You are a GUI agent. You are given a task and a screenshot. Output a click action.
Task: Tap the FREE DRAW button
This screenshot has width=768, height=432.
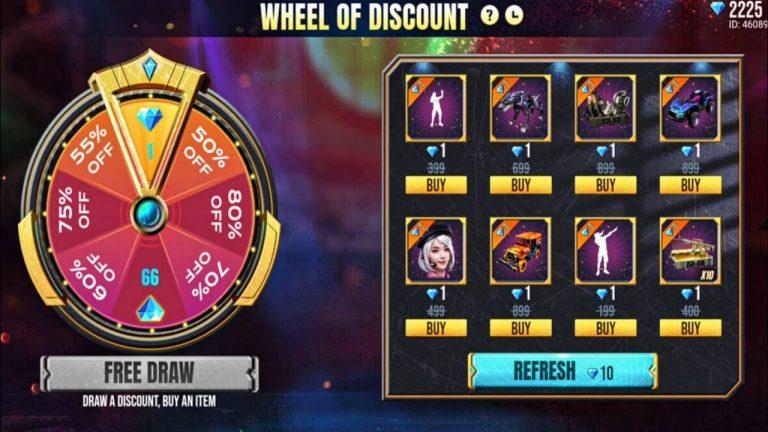point(148,372)
